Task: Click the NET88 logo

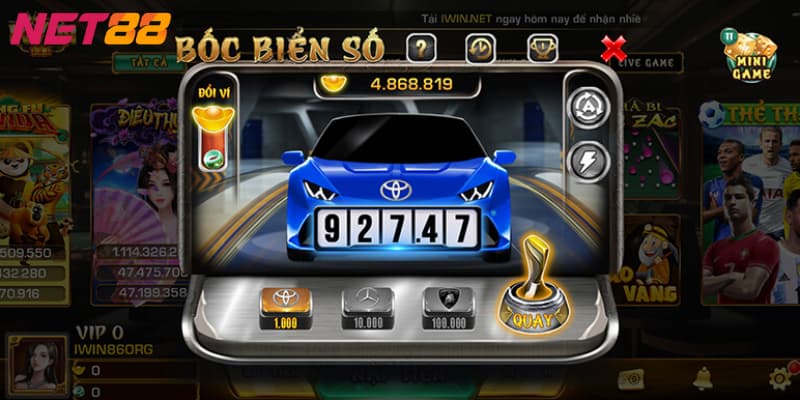Action: [90, 29]
